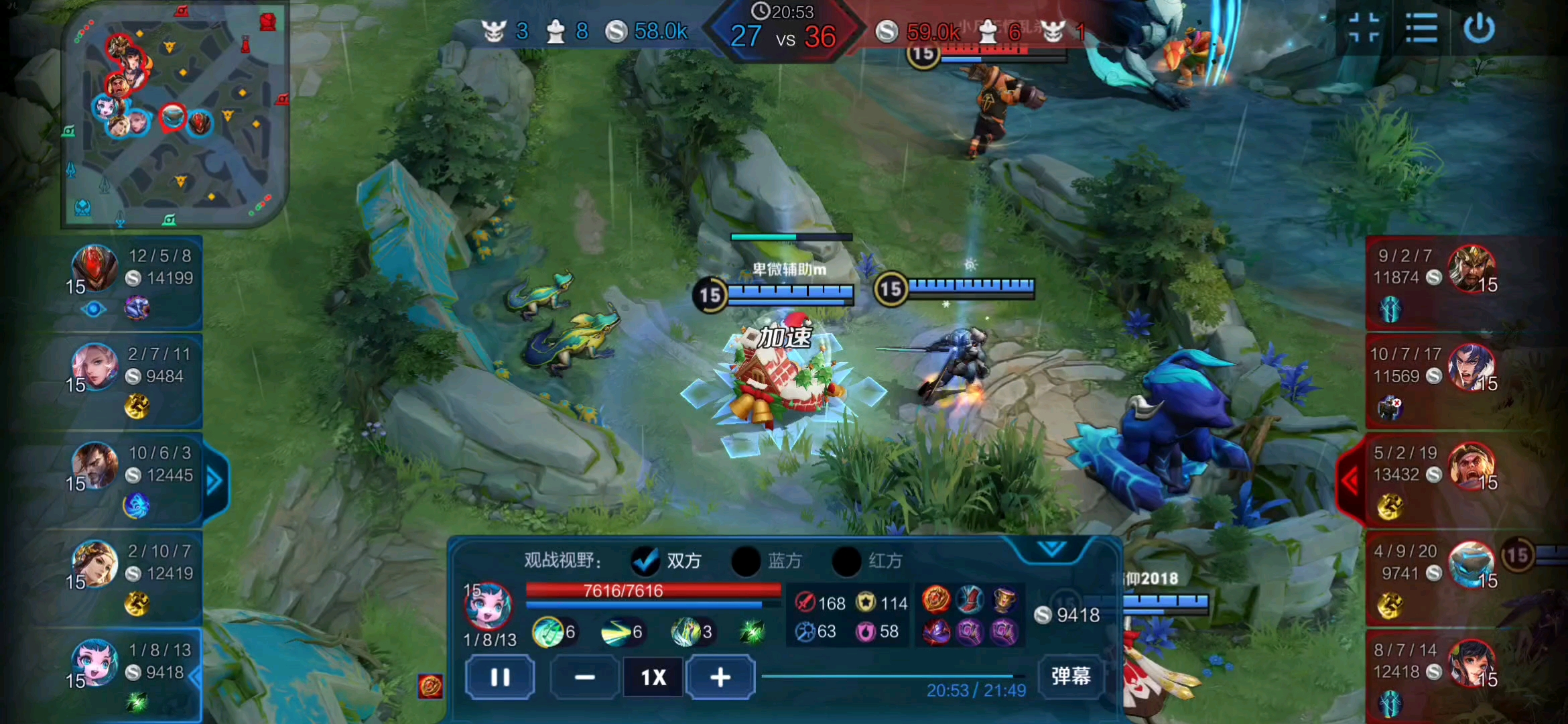The height and width of the screenshot is (724, 1568).
Task: Toggle the fullscreen shrink icon
Action: pyautogui.click(x=1364, y=28)
